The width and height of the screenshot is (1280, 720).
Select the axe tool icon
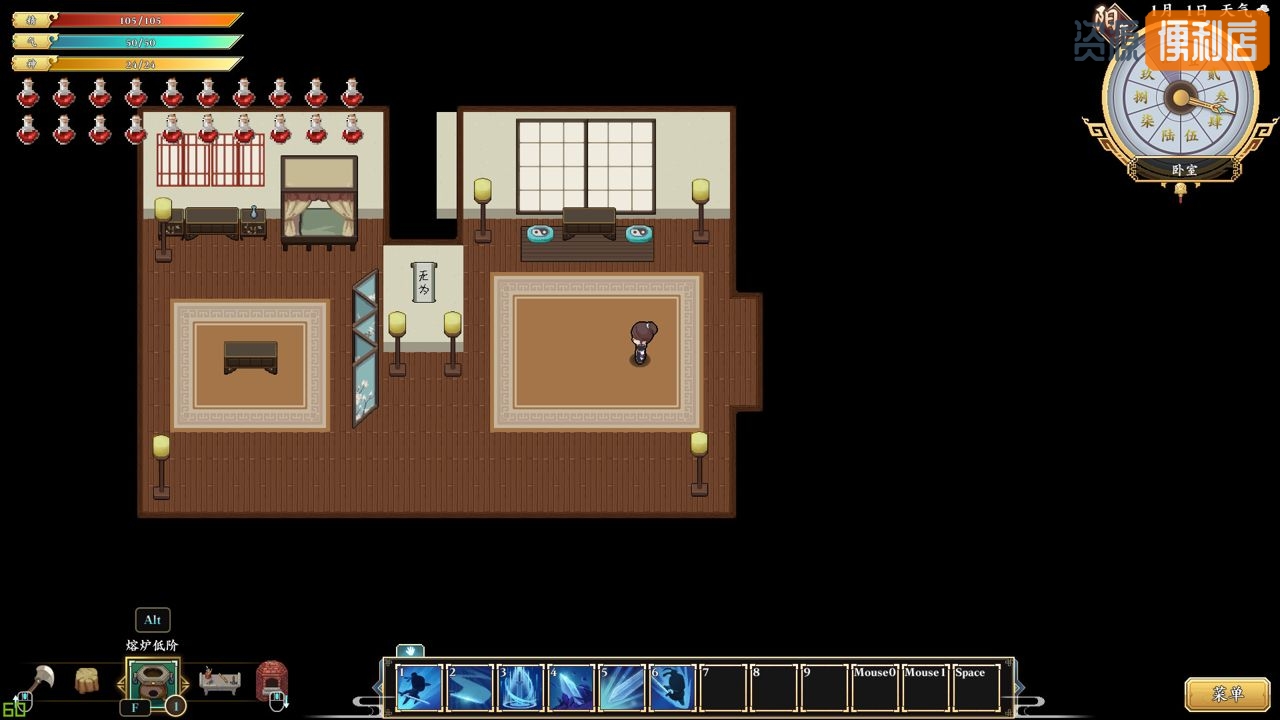42,681
